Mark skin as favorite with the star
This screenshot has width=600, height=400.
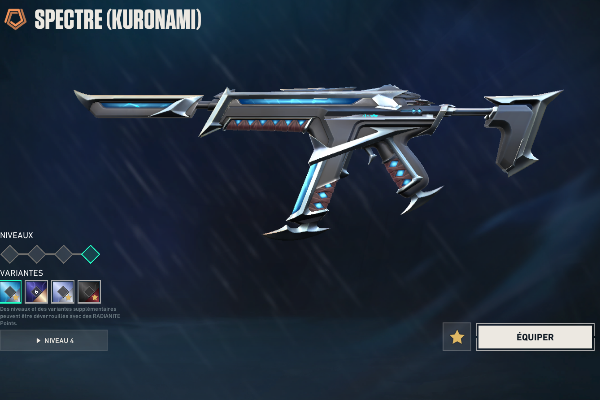point(457,337)
